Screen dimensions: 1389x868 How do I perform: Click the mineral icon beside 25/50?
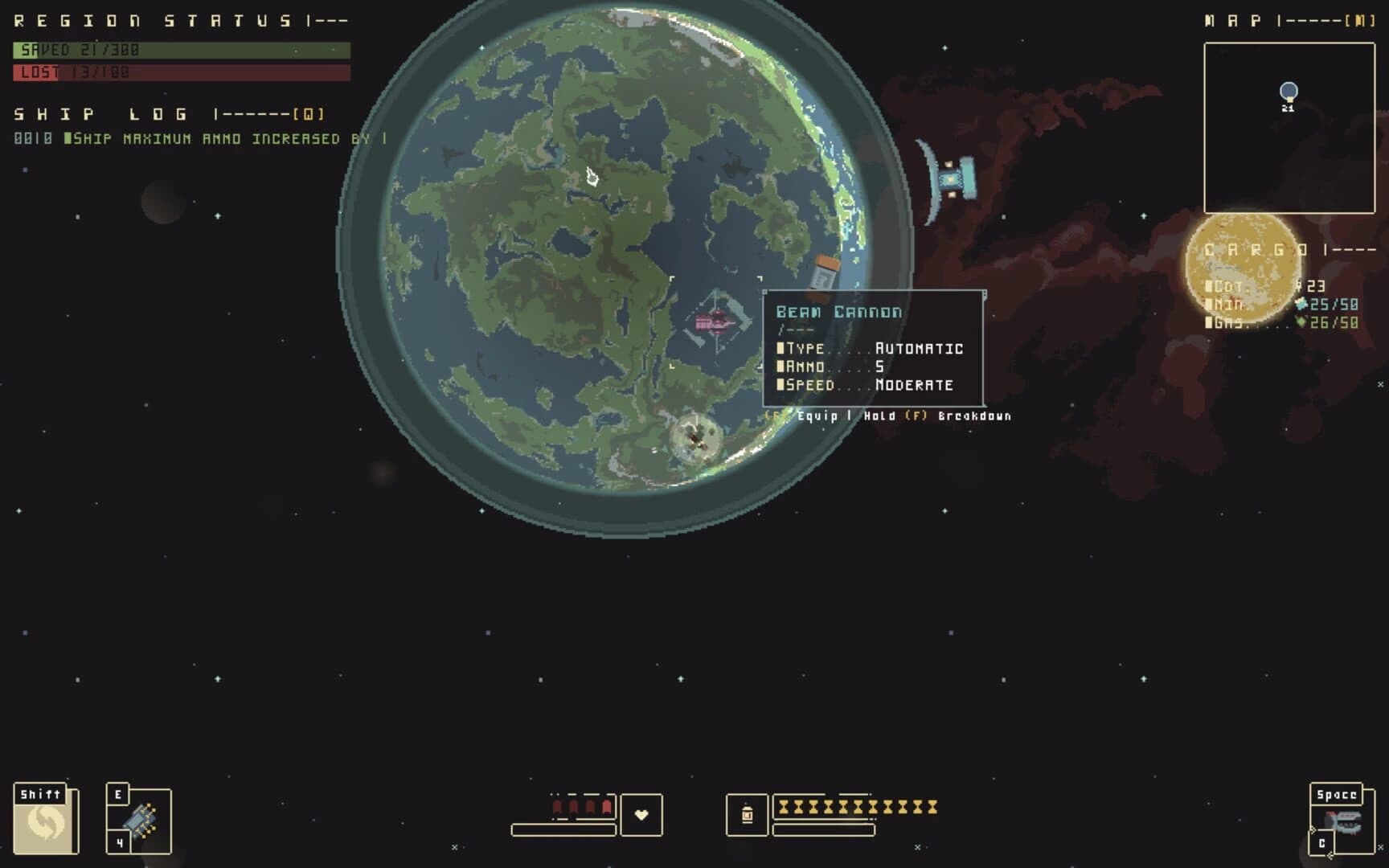[x=1300, y=305]
